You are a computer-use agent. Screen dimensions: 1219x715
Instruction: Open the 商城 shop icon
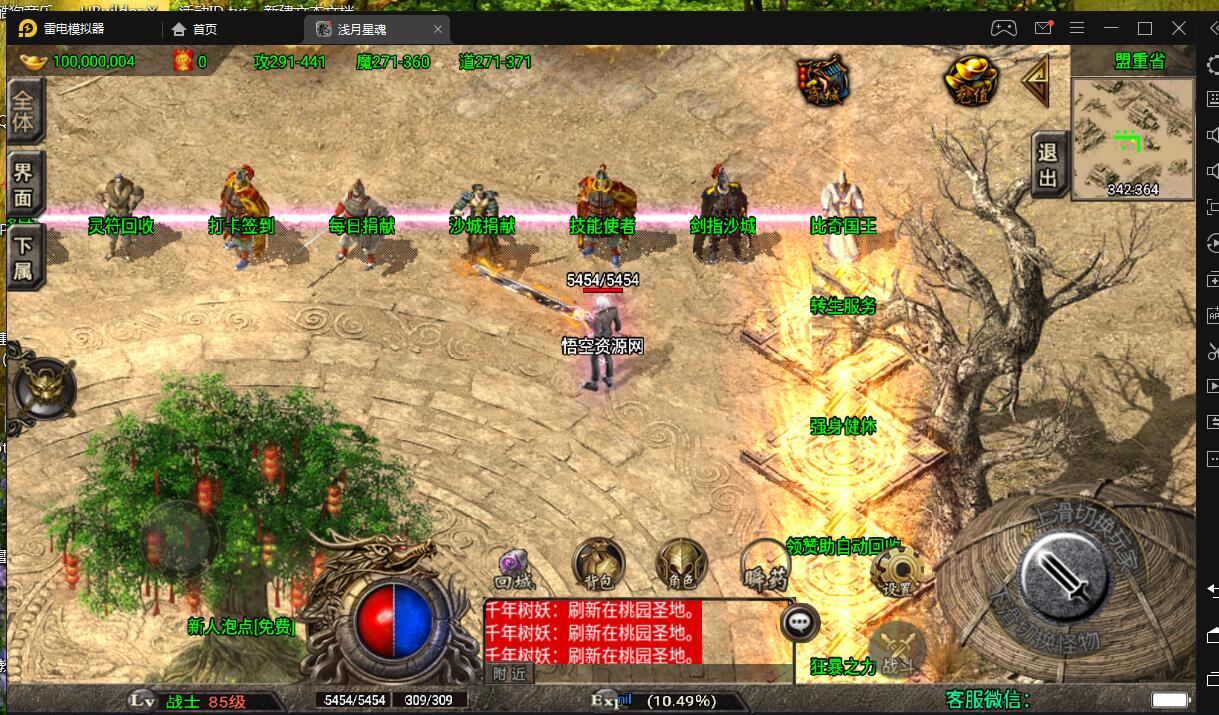[x=823, y=80]
